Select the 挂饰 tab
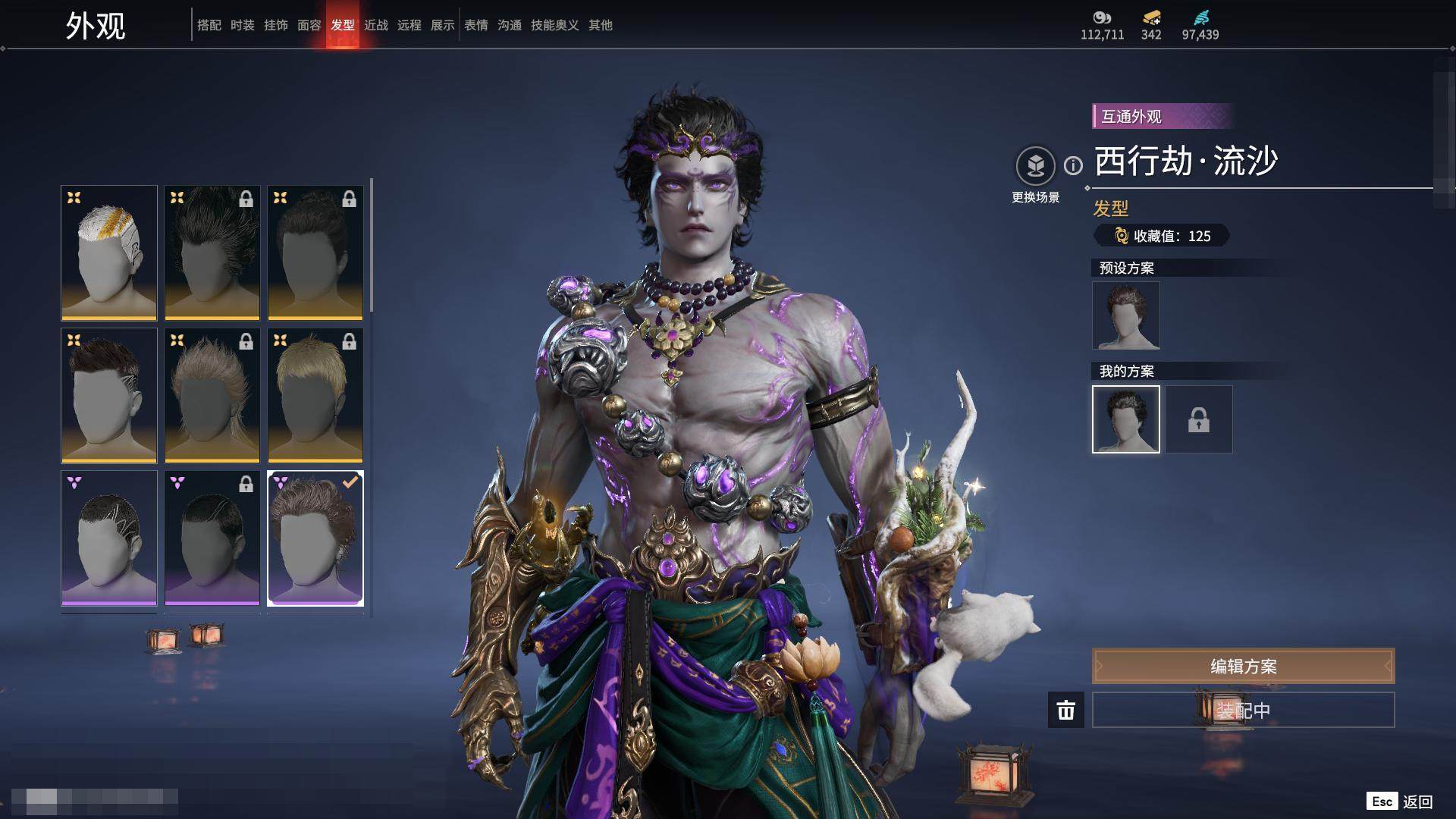Viewport: 1456px width, 819px height. pyautogui.click(x=276, y=25)
